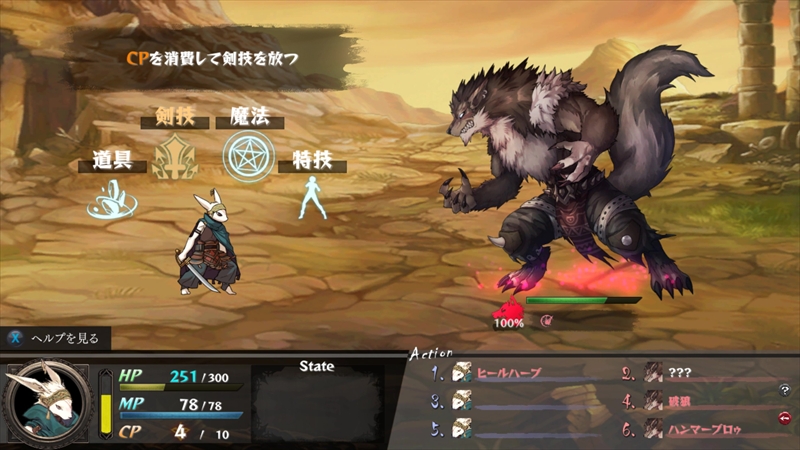Click the gray question mark help button

[x=784, y=390]
